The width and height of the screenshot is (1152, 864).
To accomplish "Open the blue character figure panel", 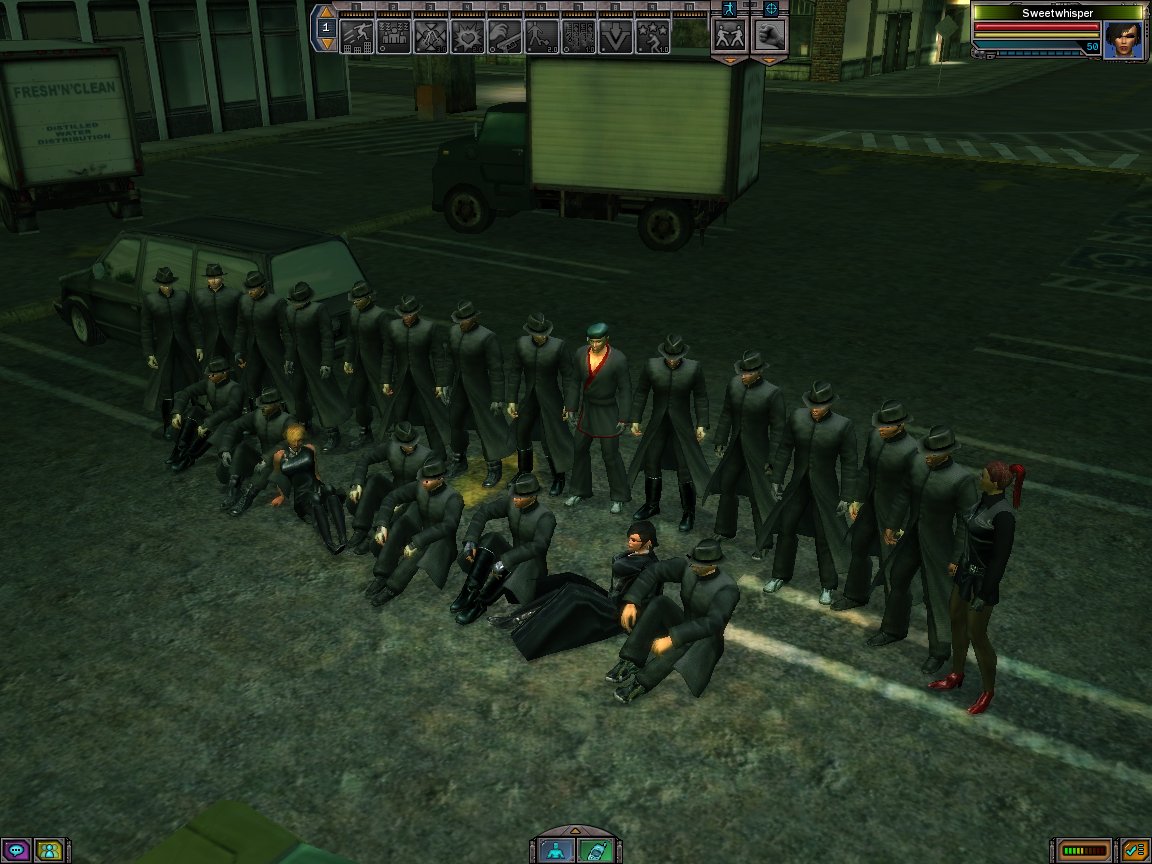I will pyautogui.click(x=556, y=851).
